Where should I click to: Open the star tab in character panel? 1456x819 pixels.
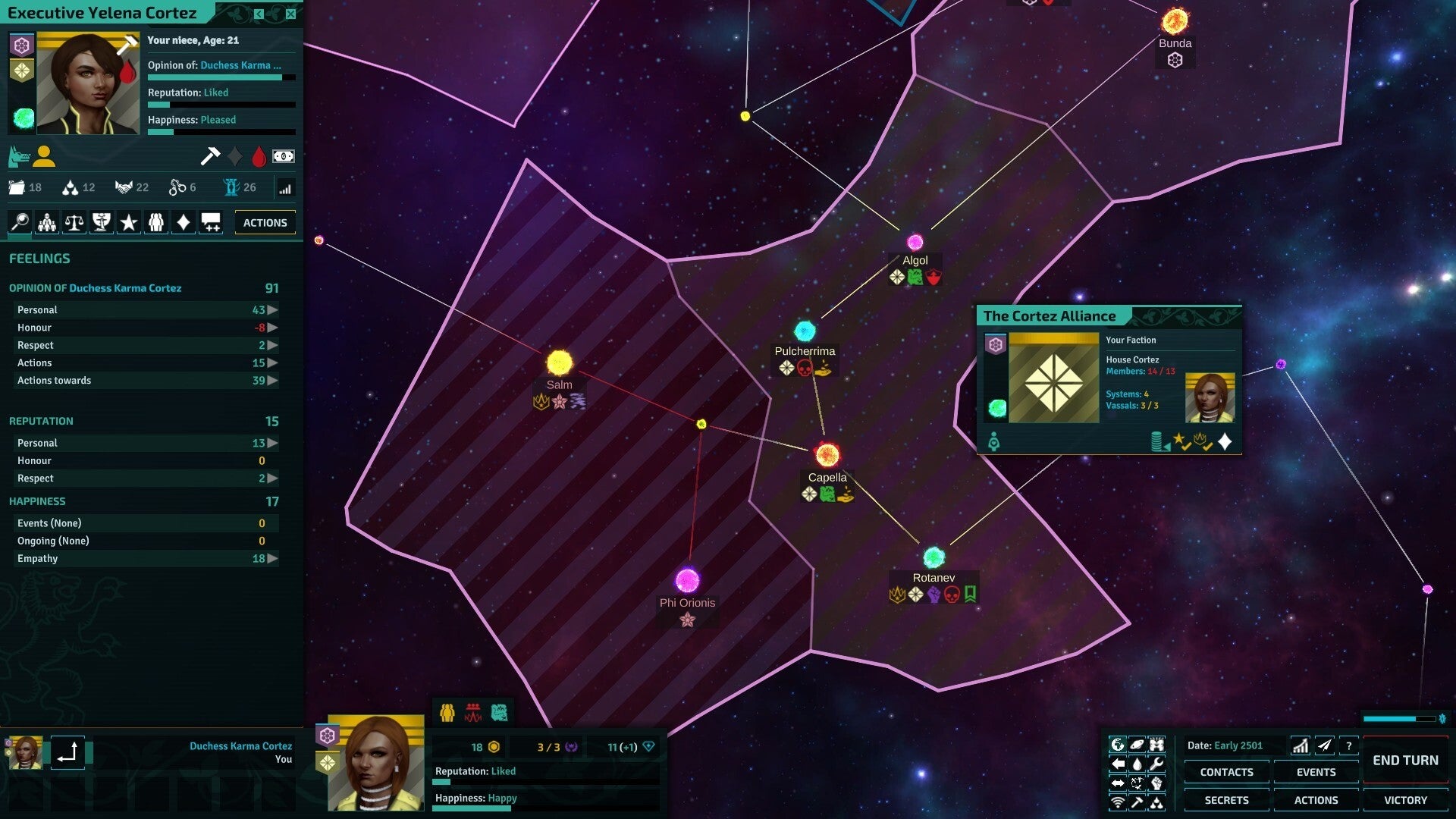point(129,222)
